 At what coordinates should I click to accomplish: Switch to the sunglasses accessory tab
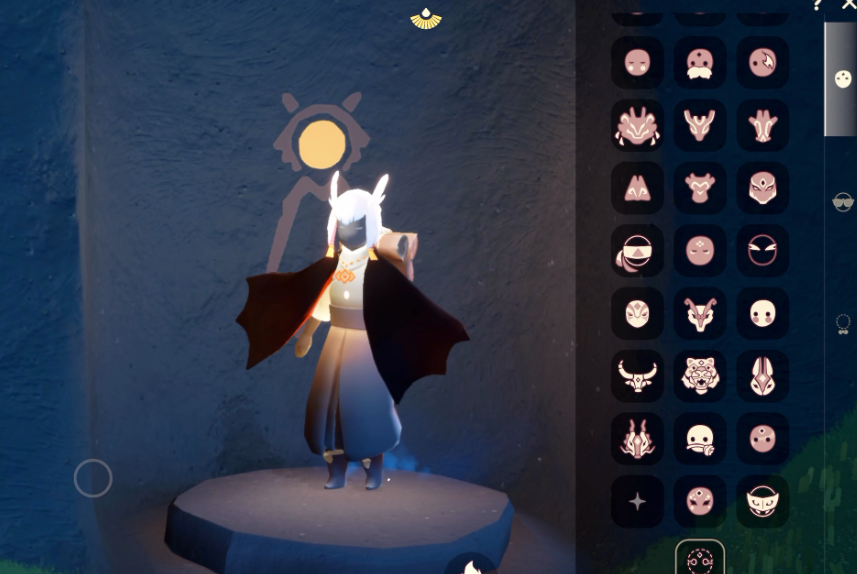(x=843, y=203)
